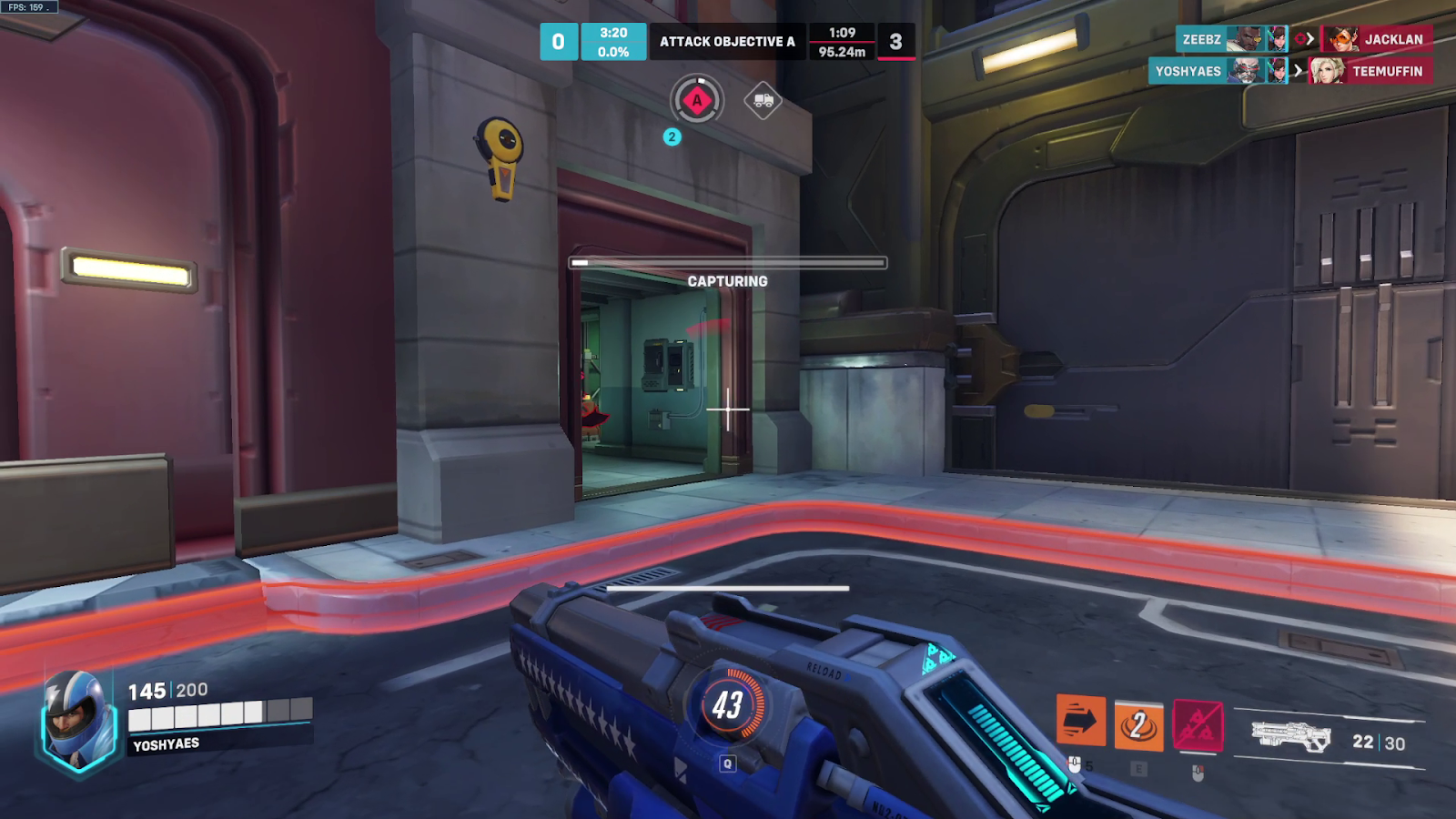This screenshot has width=1456, height=819.
Task: Select the Objective A capture point icon
Action: (x=697, y=100)
